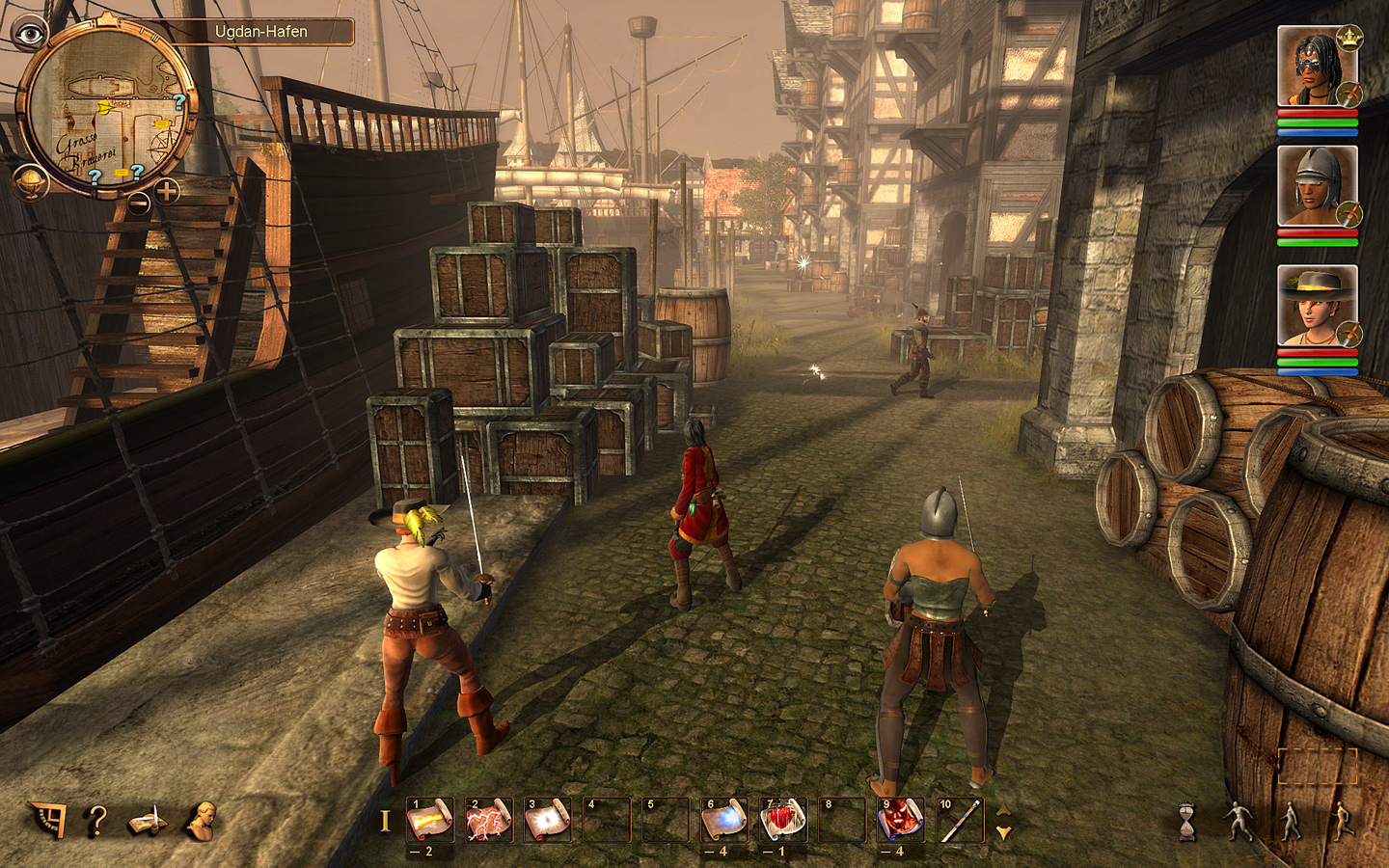The height and width of the screenshot is (868, 1389).
Task: Activate the red lightning scroll in slot 2
Action: point(489,821)
